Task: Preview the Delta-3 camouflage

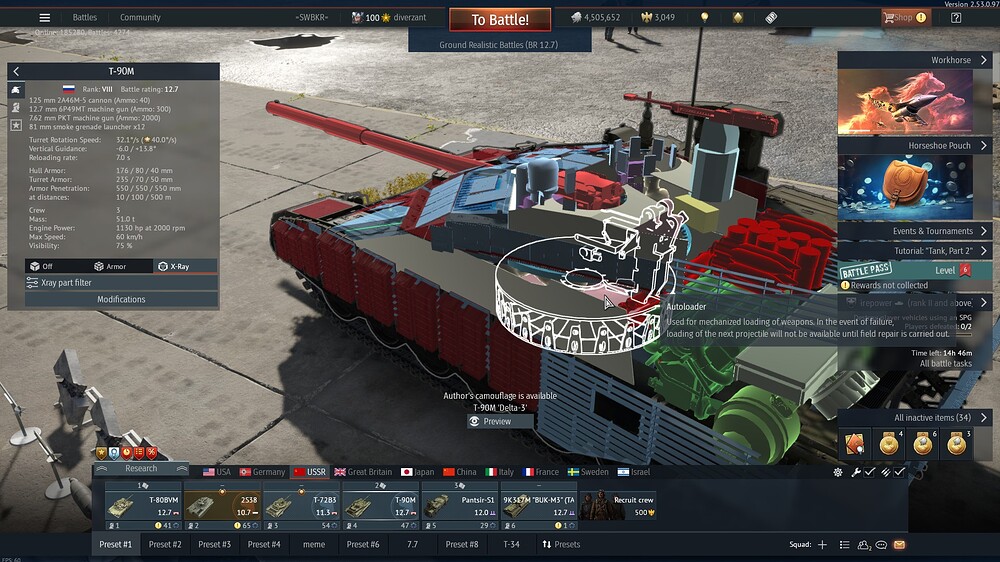Action: (x=497, y=421)
